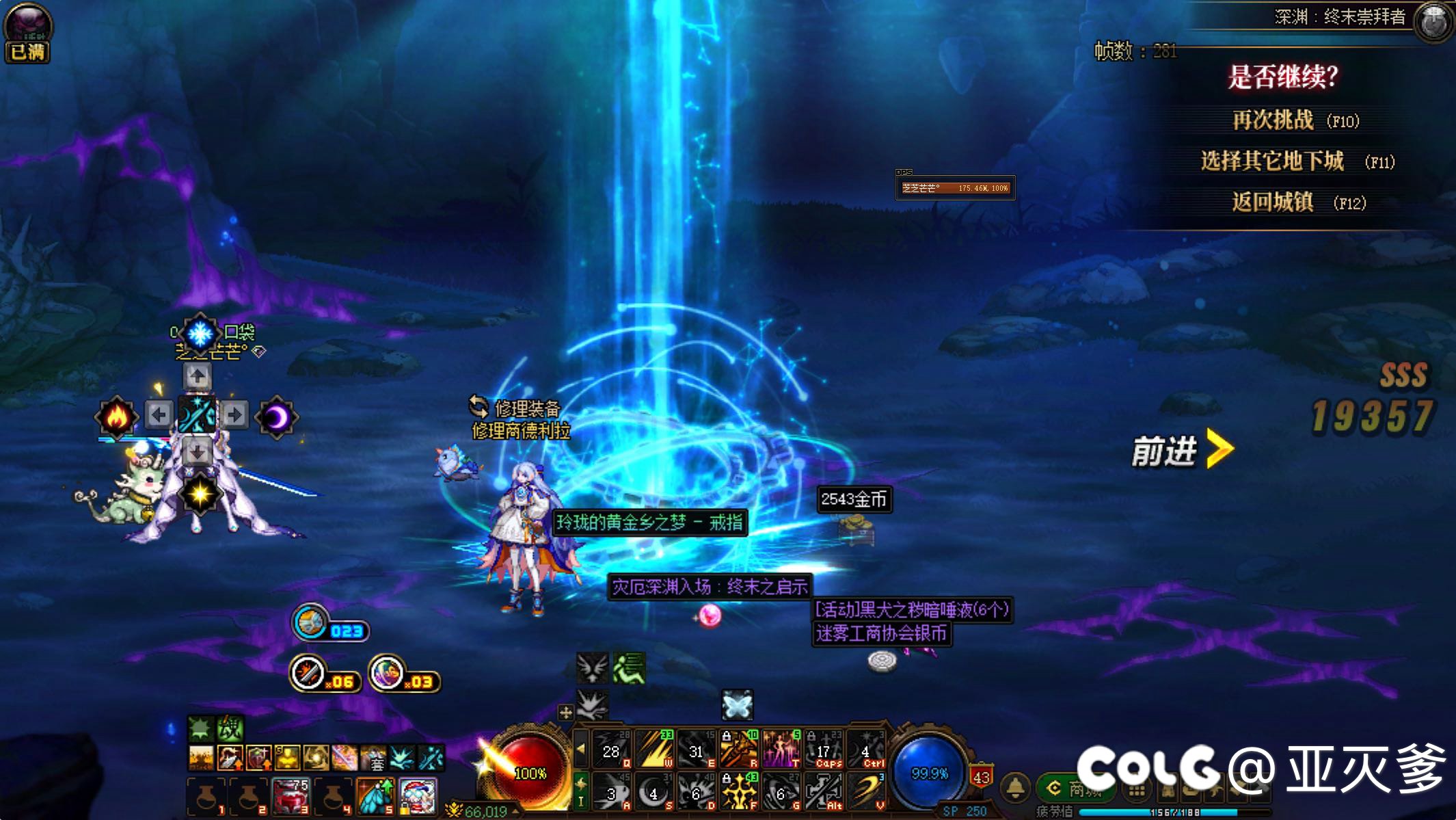Activate the pink dancer skill on T

(781, 749)
